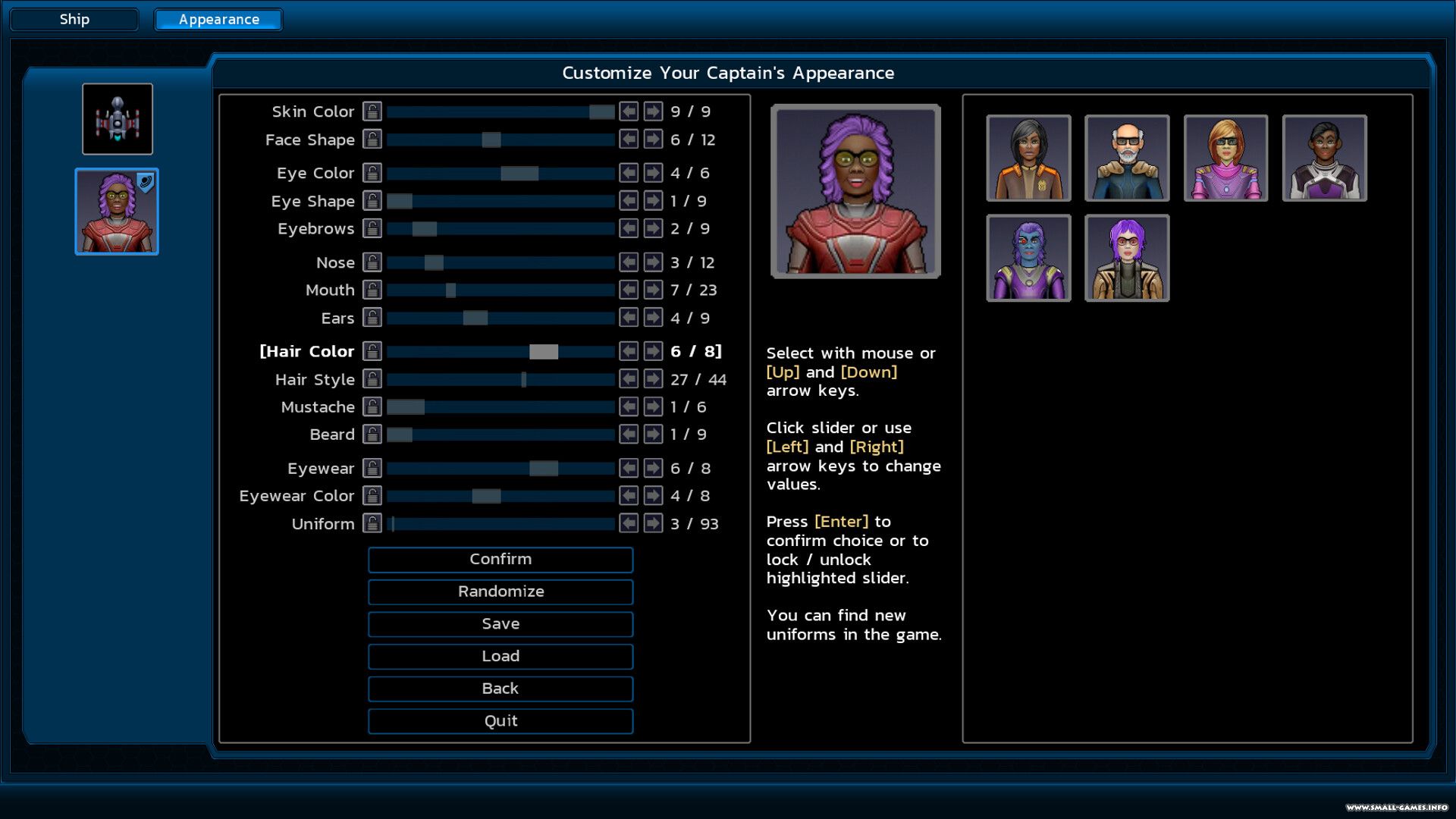Open the Appearance tab

[218, 20]
